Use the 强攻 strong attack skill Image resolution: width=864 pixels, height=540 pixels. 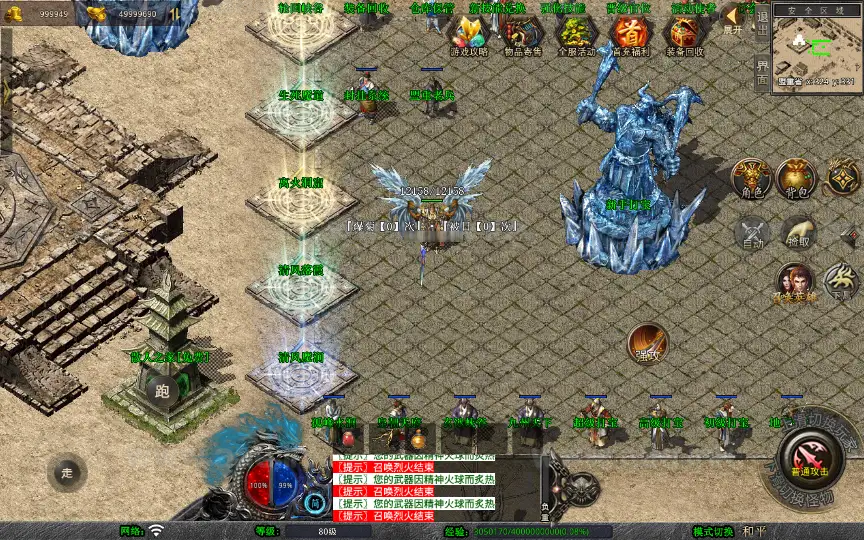(648, 343)
